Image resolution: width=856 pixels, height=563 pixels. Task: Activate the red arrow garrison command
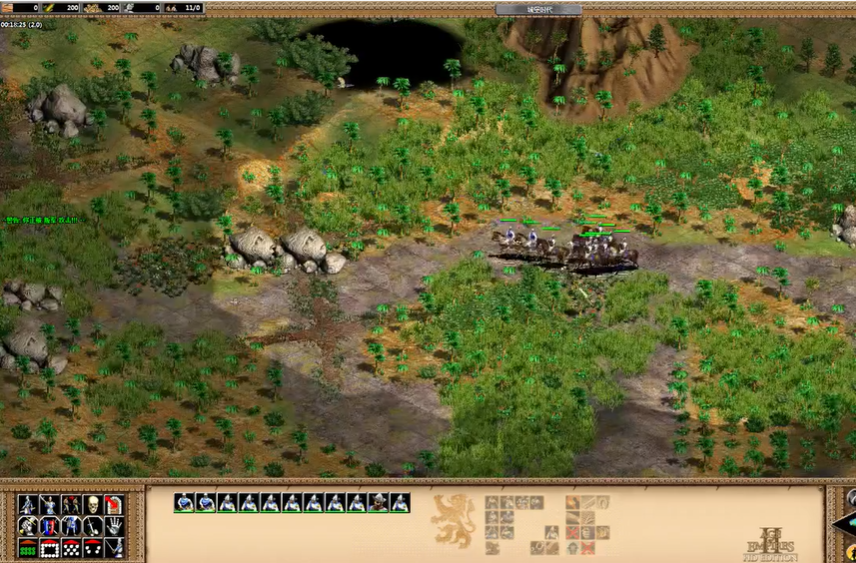coord(114,505)
